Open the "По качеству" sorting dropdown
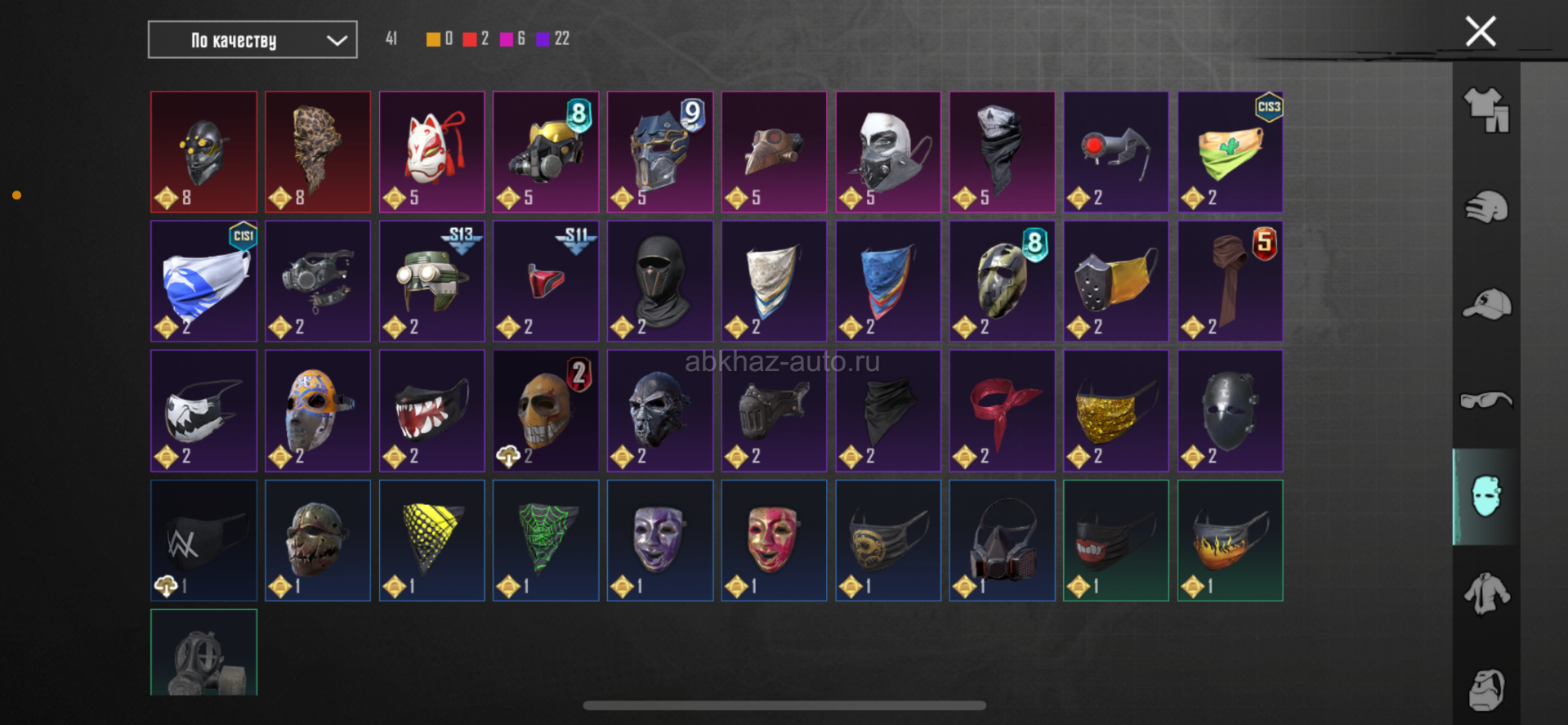Image resolution: width=1568 pixels, height=725 pixels. 252,40
